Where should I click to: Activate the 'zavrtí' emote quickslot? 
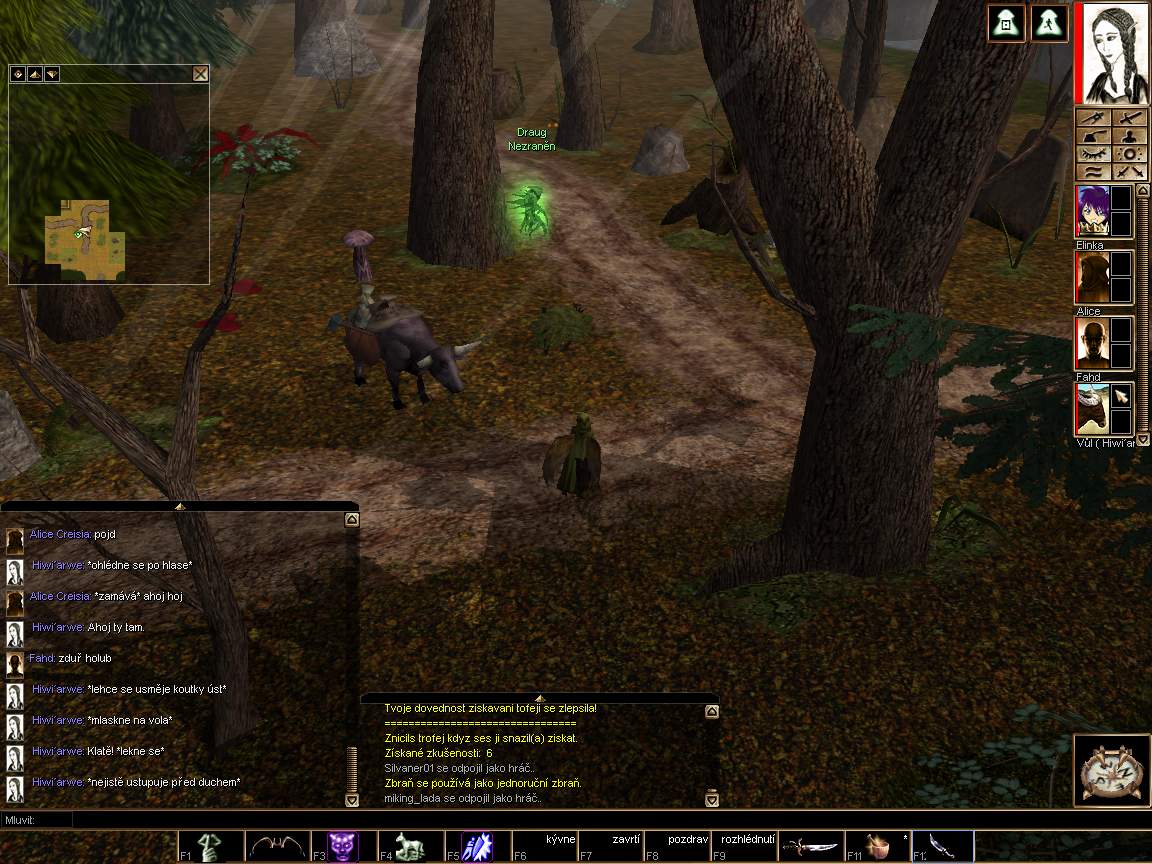[x=612, y=847]
